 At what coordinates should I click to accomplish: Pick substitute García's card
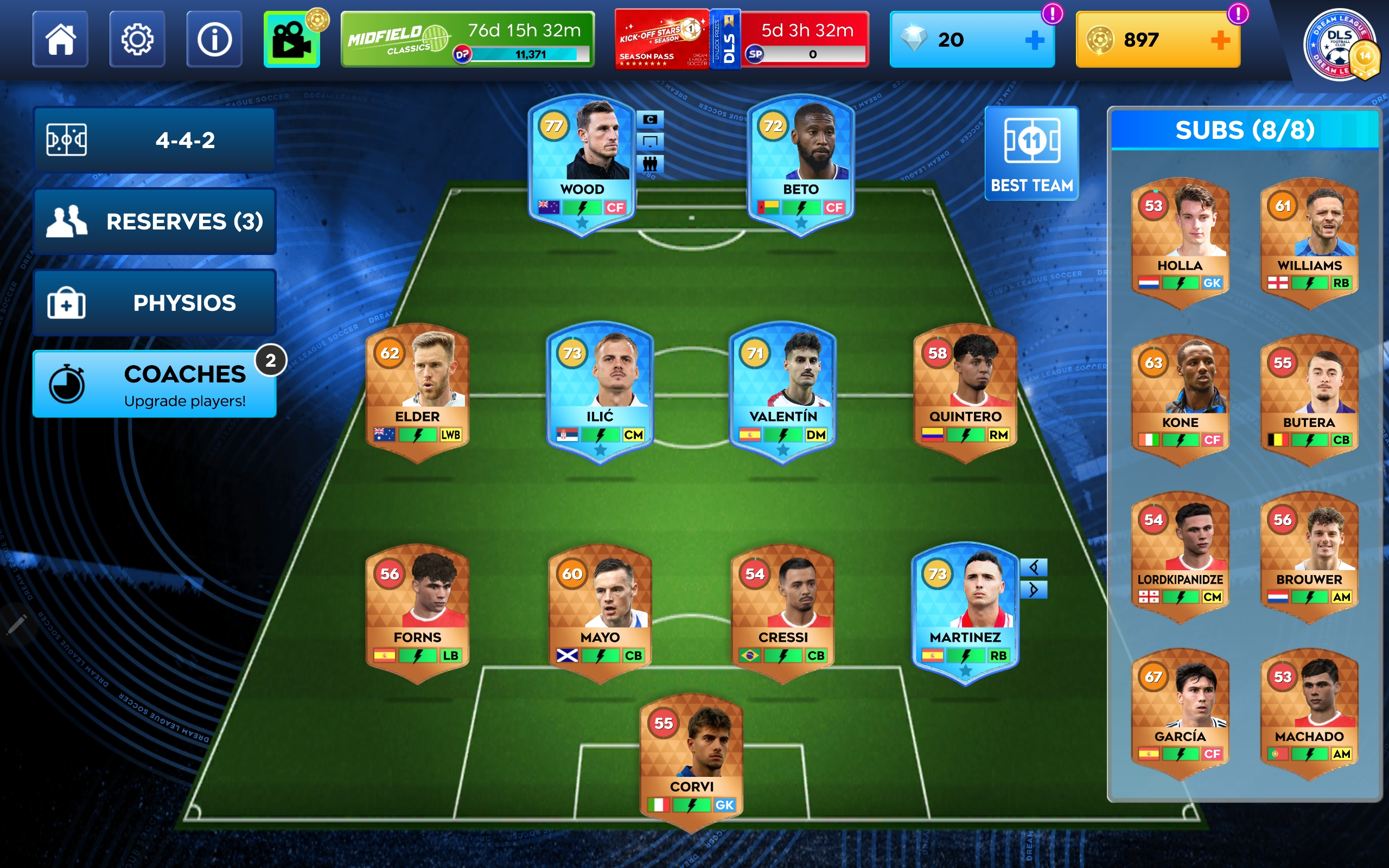1180,712
